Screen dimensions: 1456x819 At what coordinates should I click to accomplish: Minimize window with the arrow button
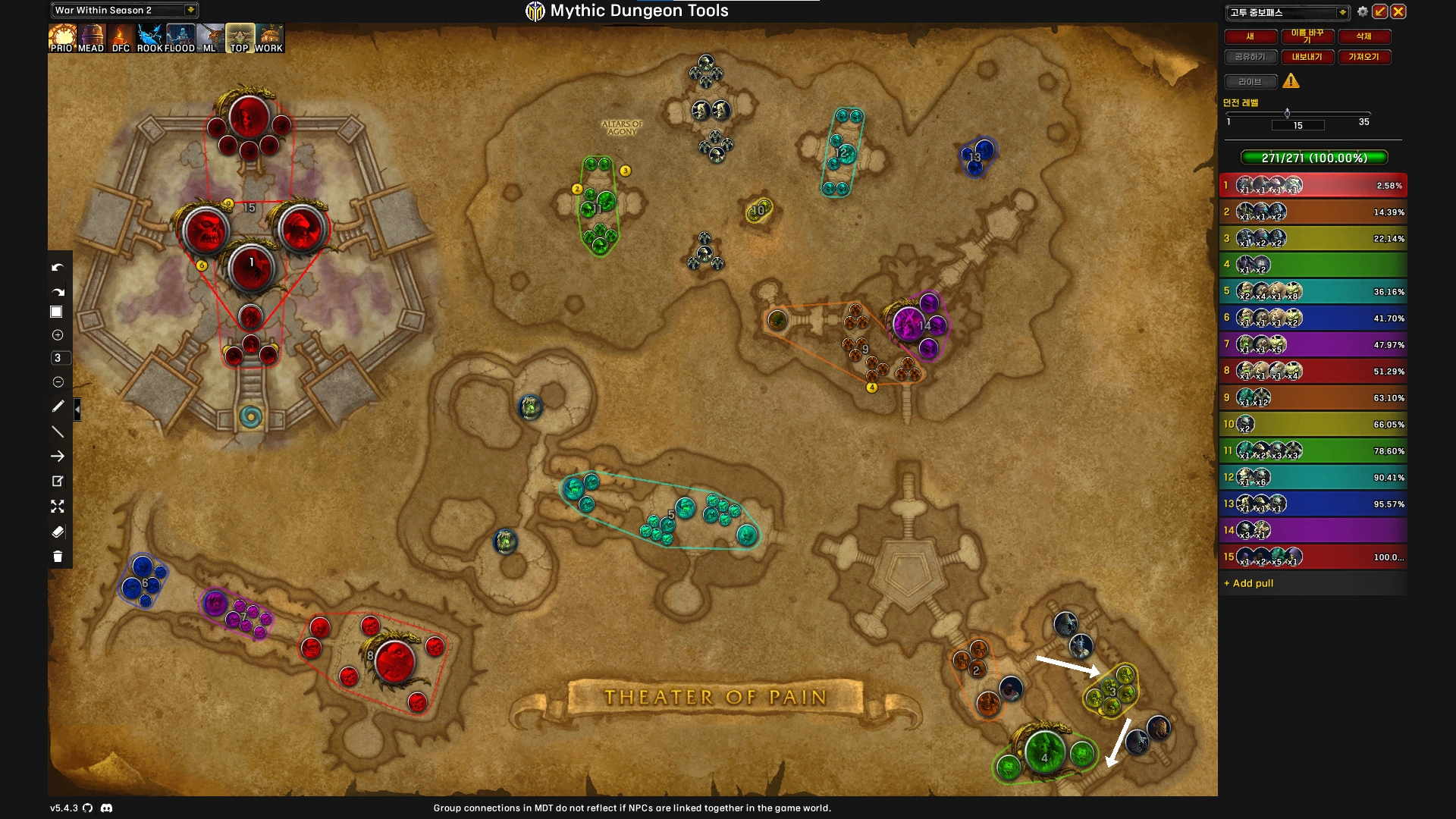[x=1380, y=11]
